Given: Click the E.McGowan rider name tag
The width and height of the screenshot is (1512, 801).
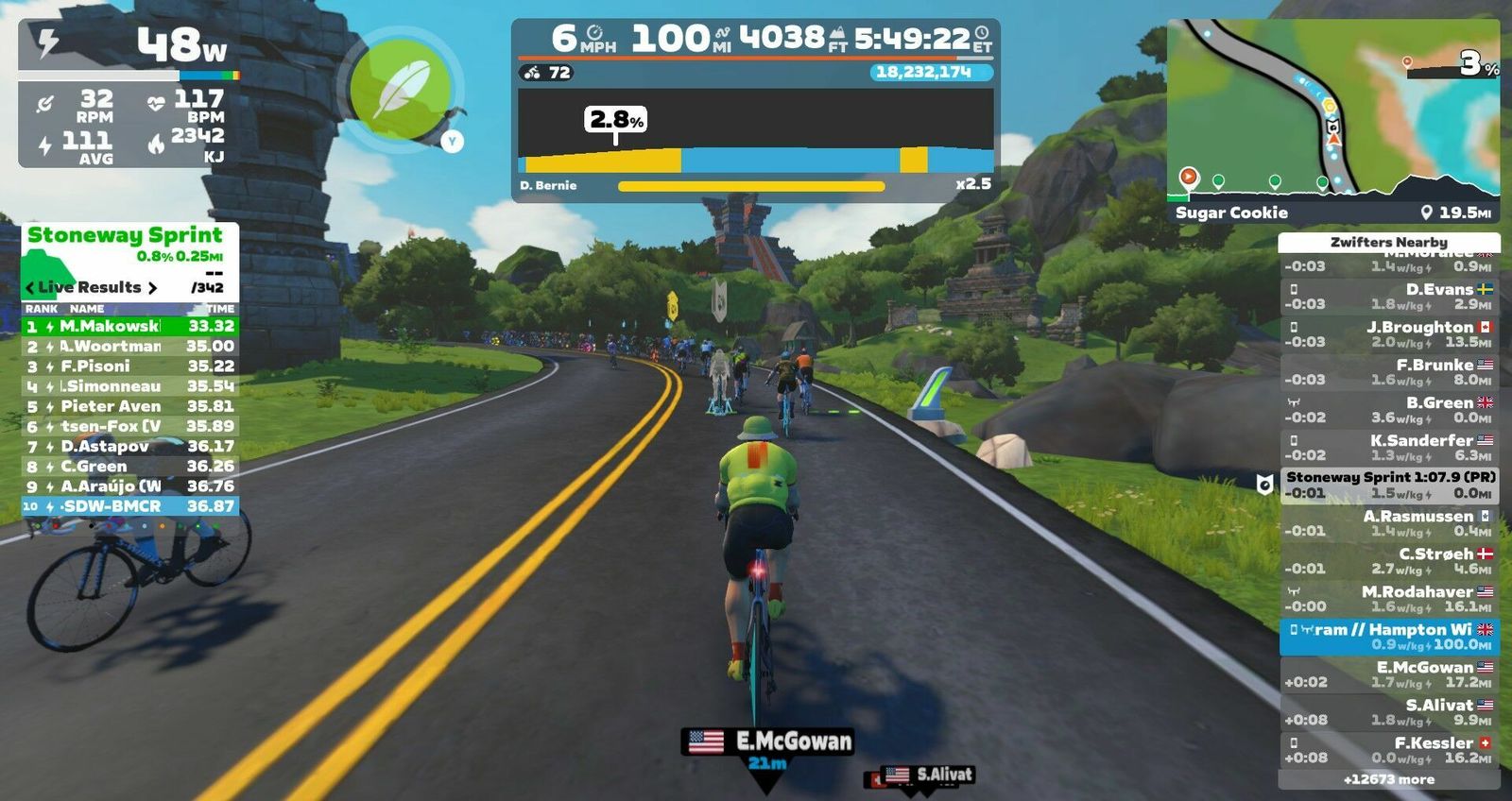Looking at the screenshot, I should [767, 741].
